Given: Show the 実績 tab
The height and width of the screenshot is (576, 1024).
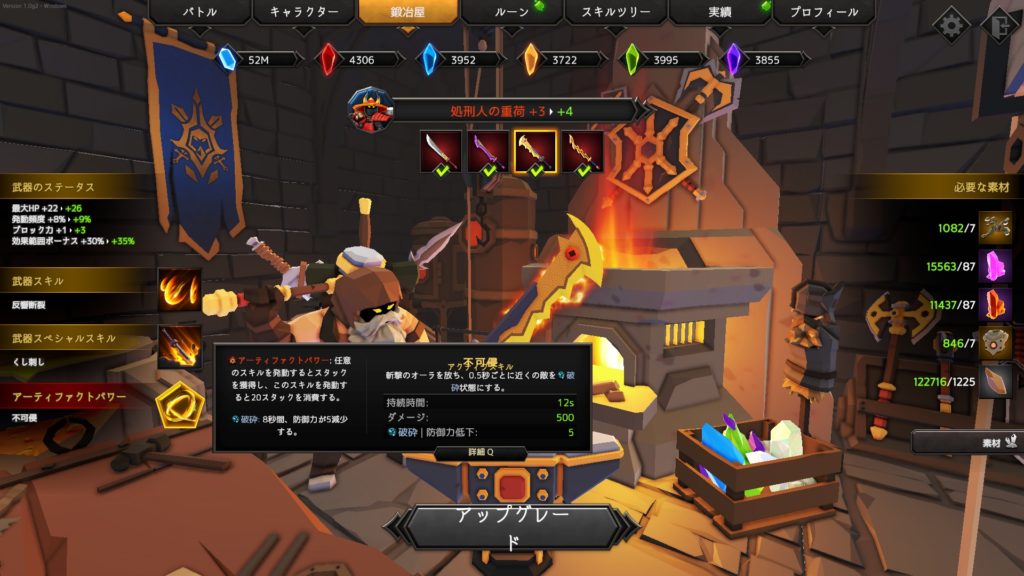Looking at the screenshot, I should point(720,13).
